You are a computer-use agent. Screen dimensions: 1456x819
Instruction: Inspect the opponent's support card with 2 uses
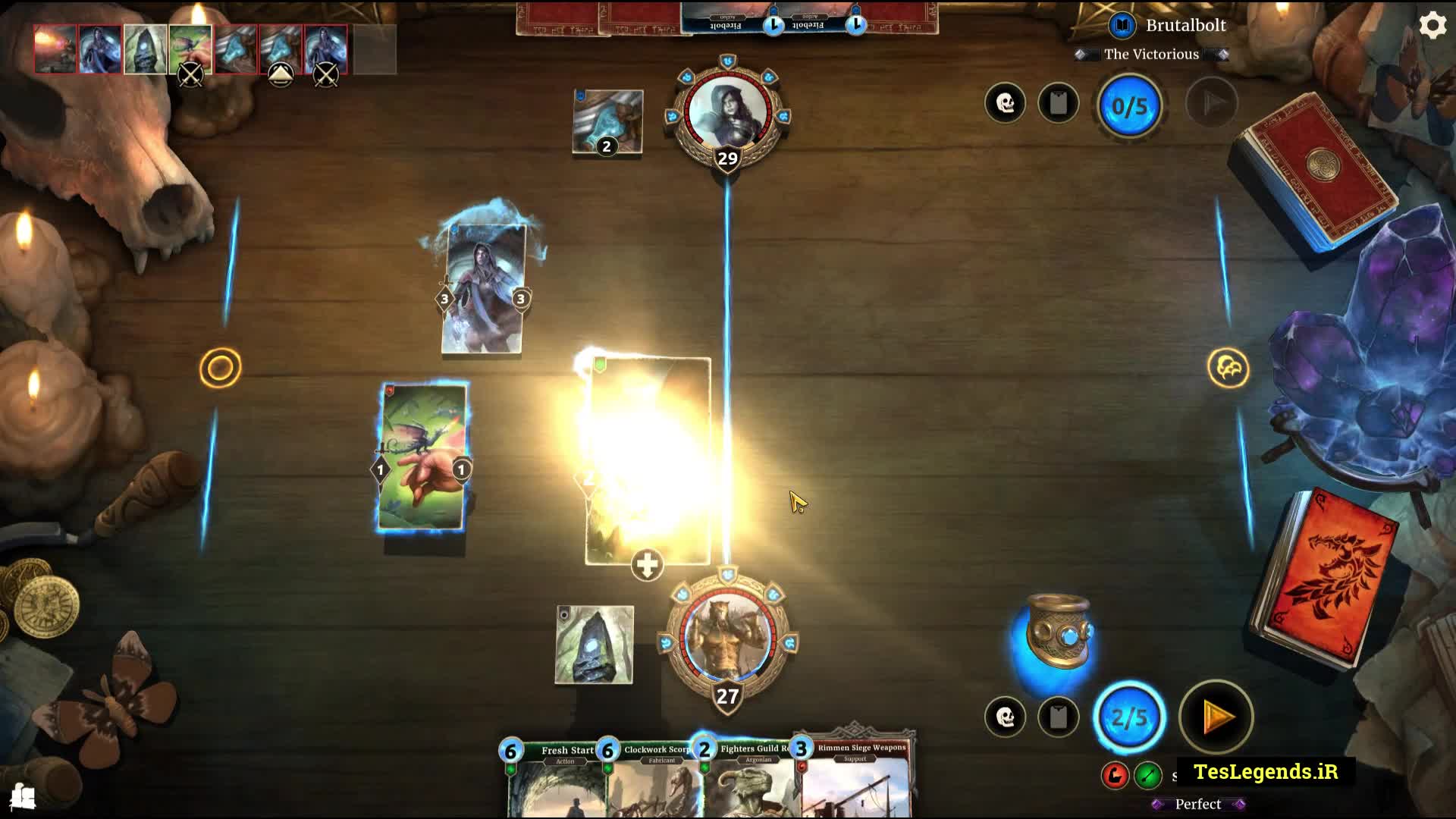pyautogui.click(x=607, y=121)
